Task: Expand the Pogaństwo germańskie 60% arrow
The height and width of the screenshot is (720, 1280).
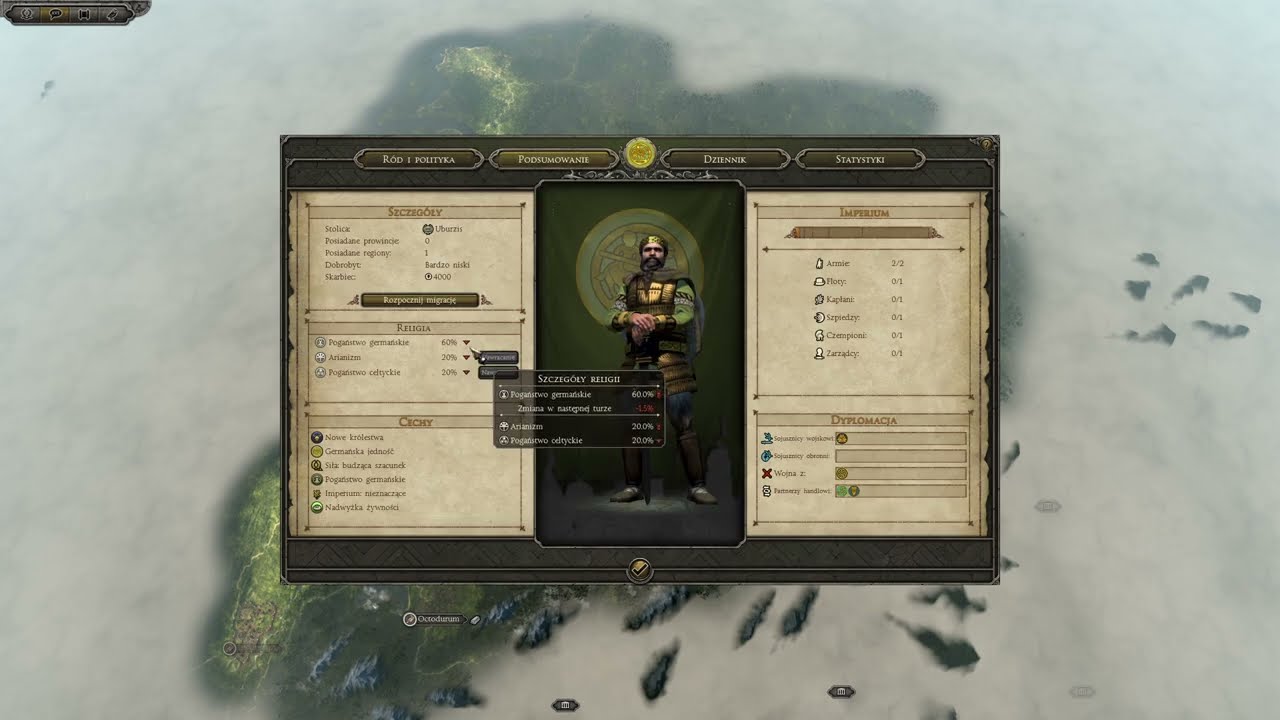Action: [466, 343]
